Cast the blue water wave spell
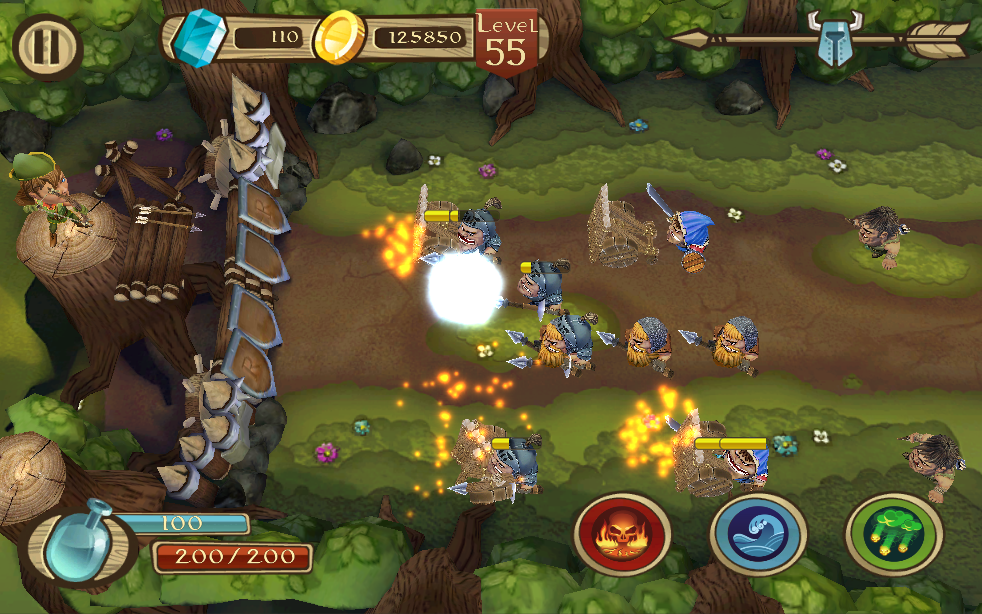The width and height of the screenshot is (982, 614). [x=758, y=534]
